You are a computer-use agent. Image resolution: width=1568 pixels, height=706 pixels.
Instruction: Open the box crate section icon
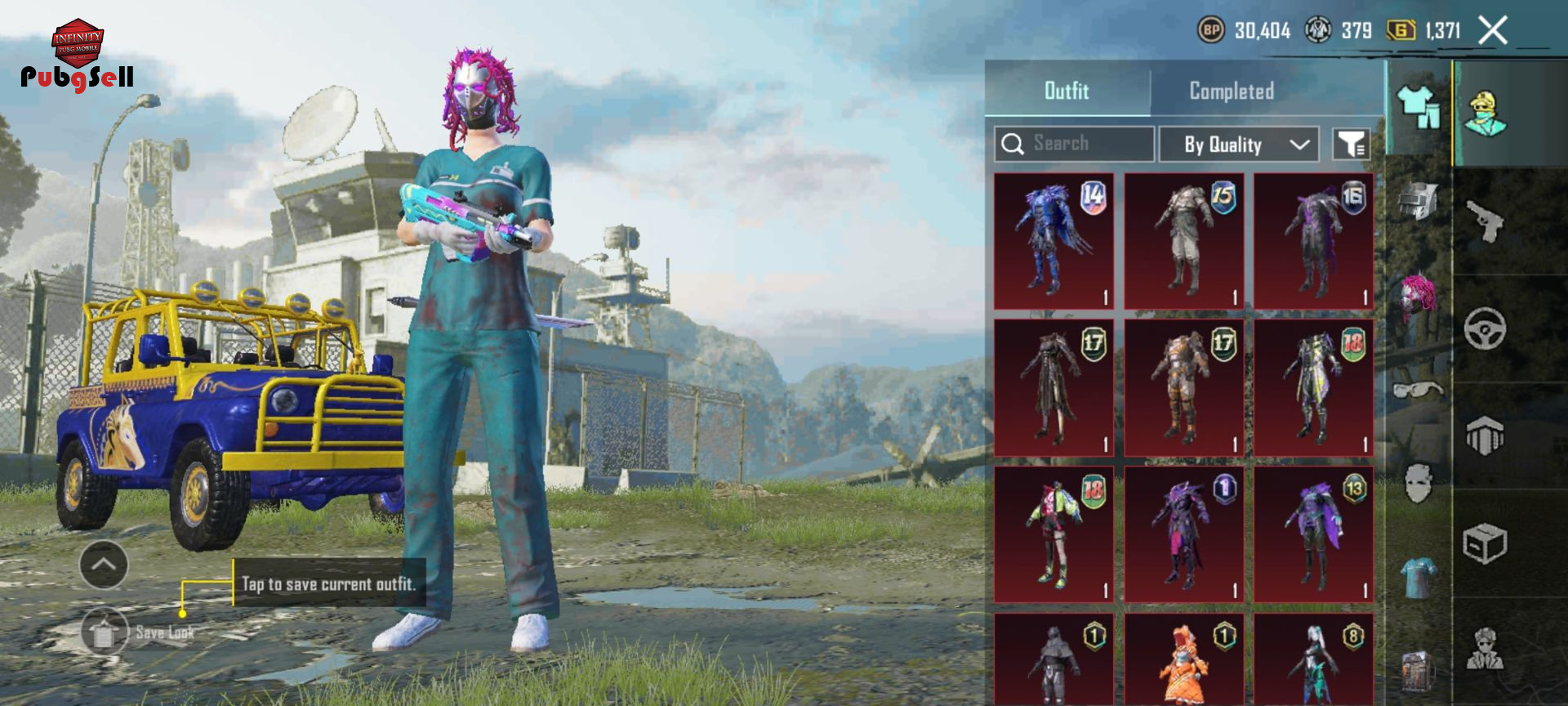[x=1485, y=543]
